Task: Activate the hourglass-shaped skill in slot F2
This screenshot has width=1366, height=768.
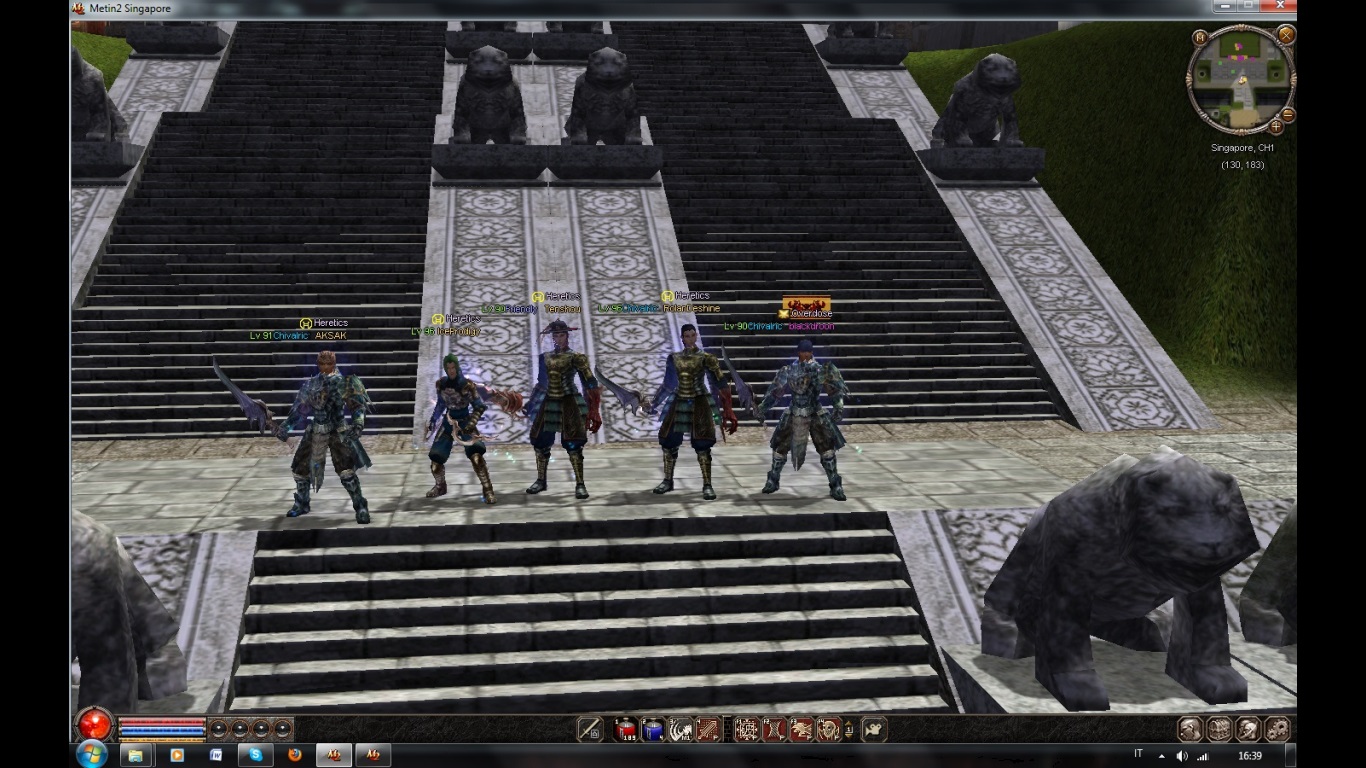Action: (774, 730)
